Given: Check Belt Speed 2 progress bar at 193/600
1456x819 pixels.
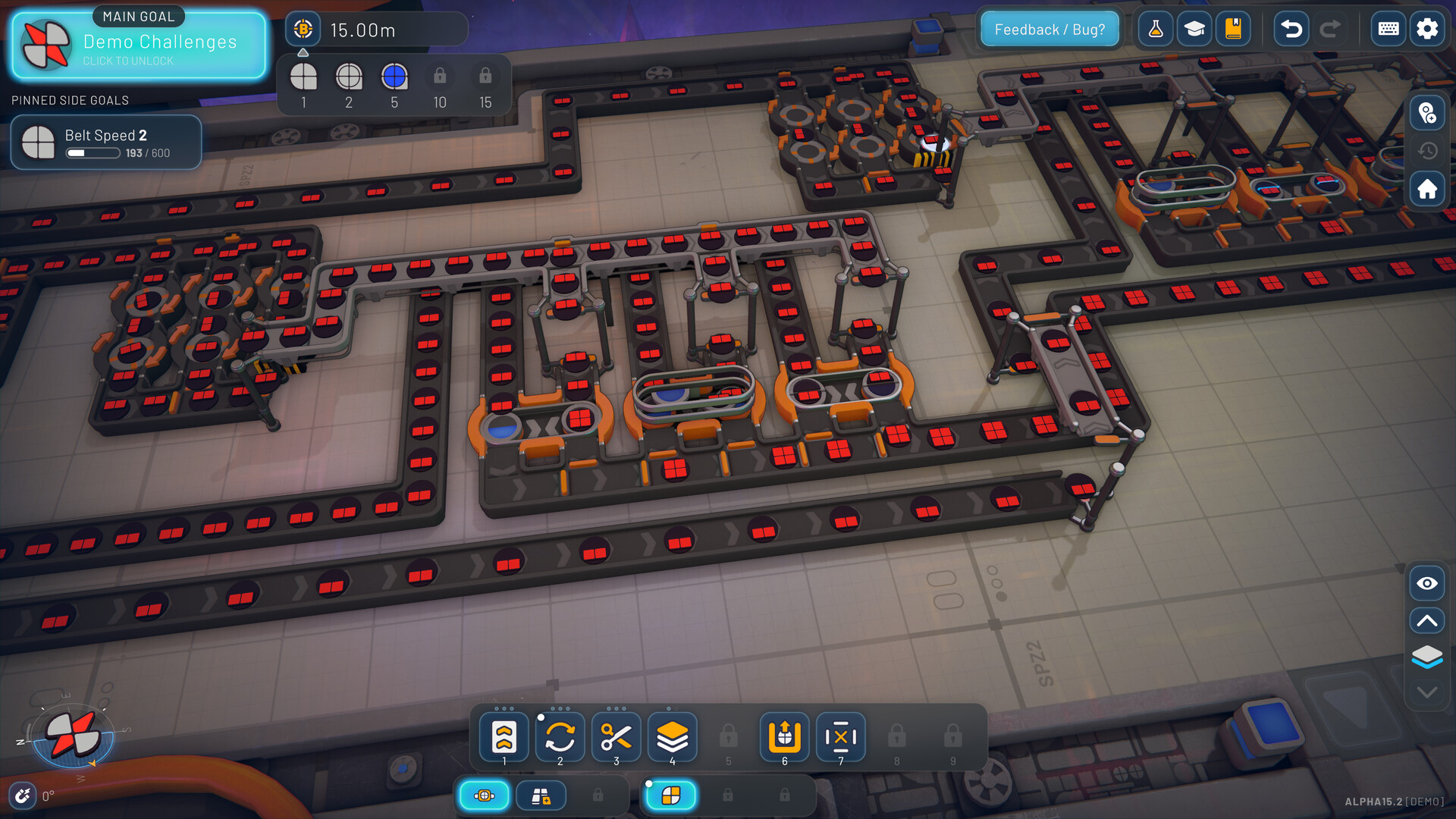Looking at the screenshot, I should tap(105, 143).
